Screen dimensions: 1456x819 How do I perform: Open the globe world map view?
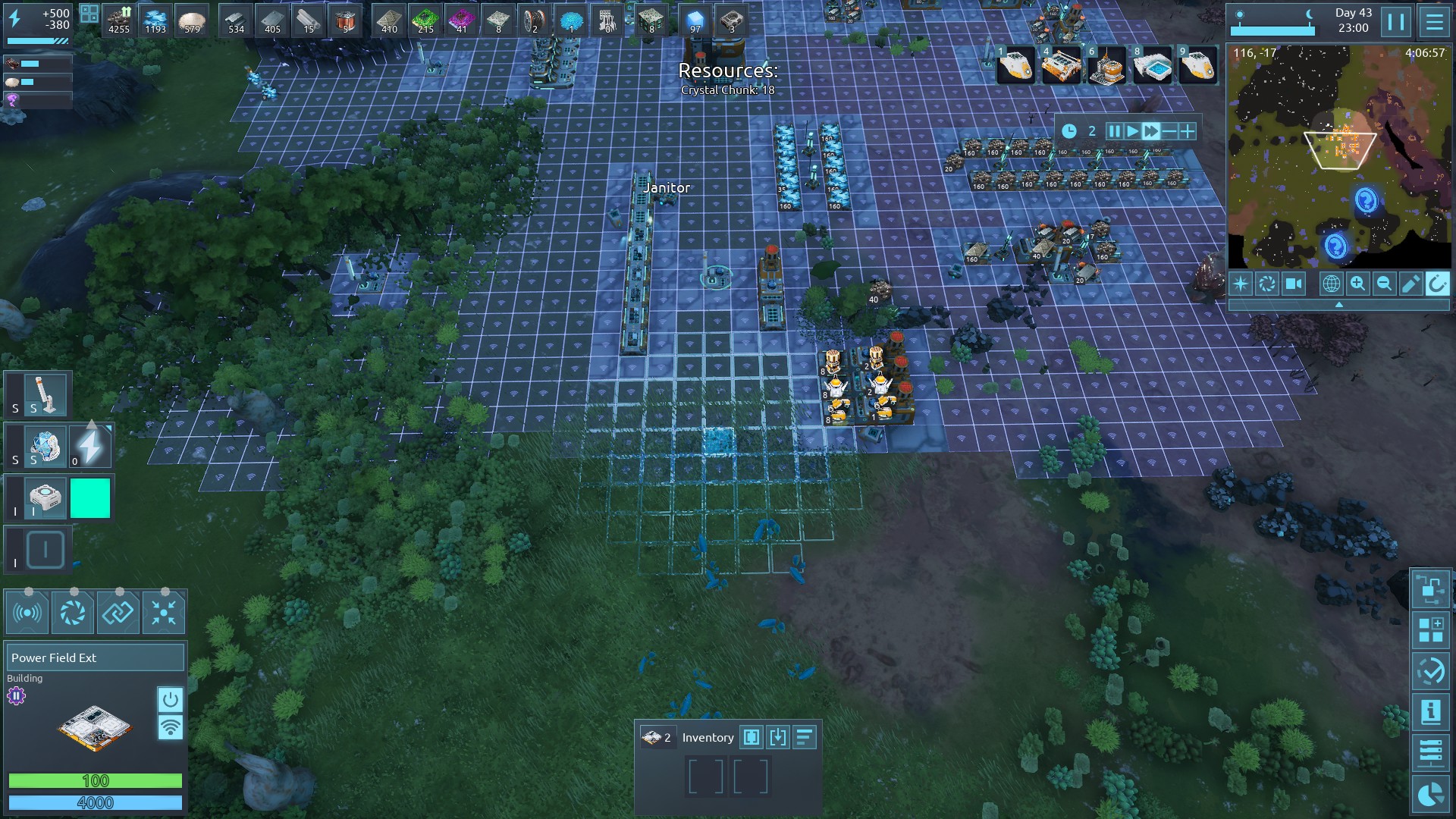tap(1331, 284)
